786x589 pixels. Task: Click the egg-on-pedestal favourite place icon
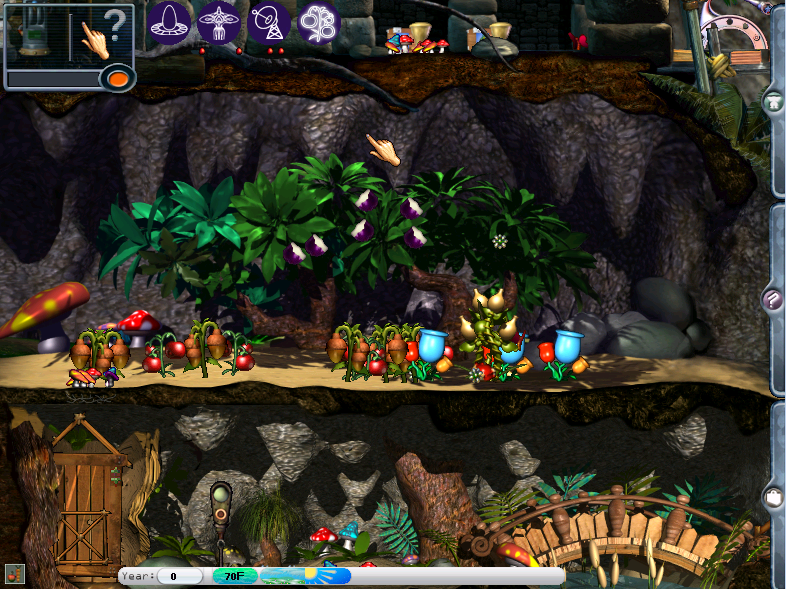click(170, 21)
